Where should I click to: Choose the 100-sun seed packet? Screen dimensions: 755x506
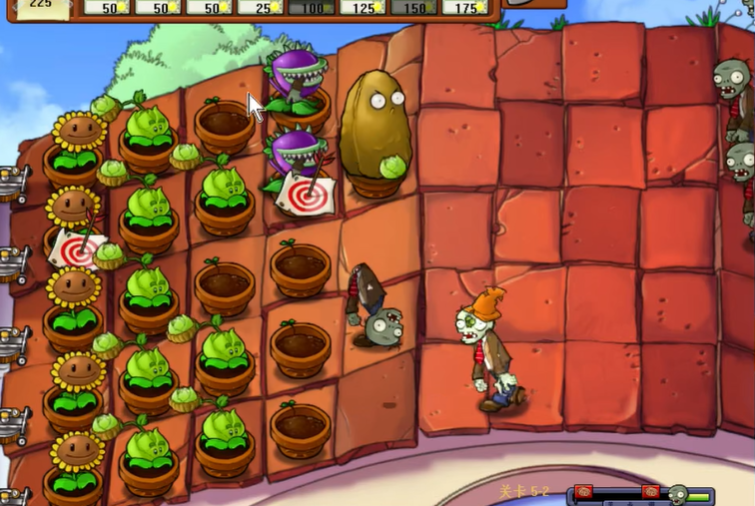(311, 7)
